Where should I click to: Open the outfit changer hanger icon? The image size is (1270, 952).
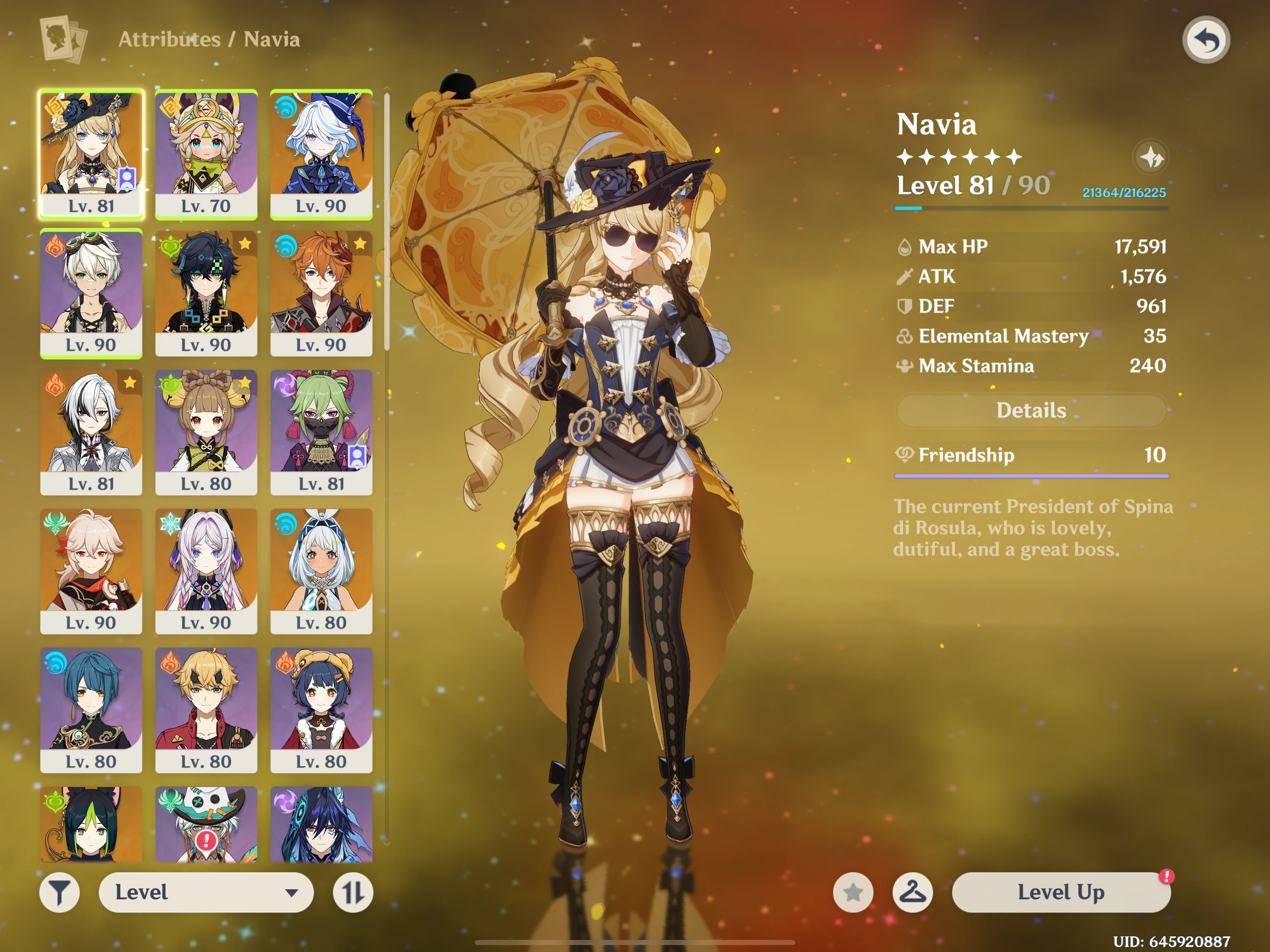(x=913, y=892)
